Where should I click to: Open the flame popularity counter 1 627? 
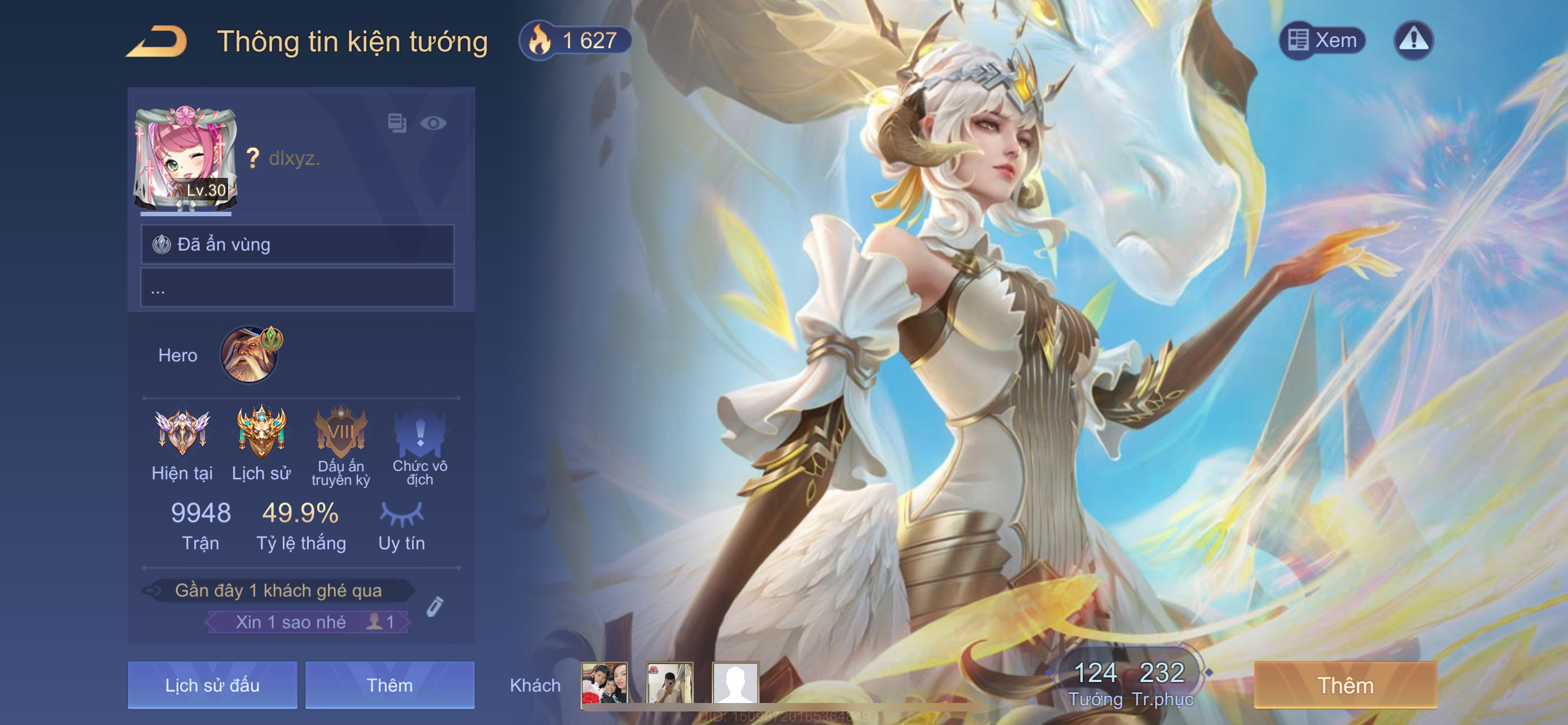(x=575, y=41)
